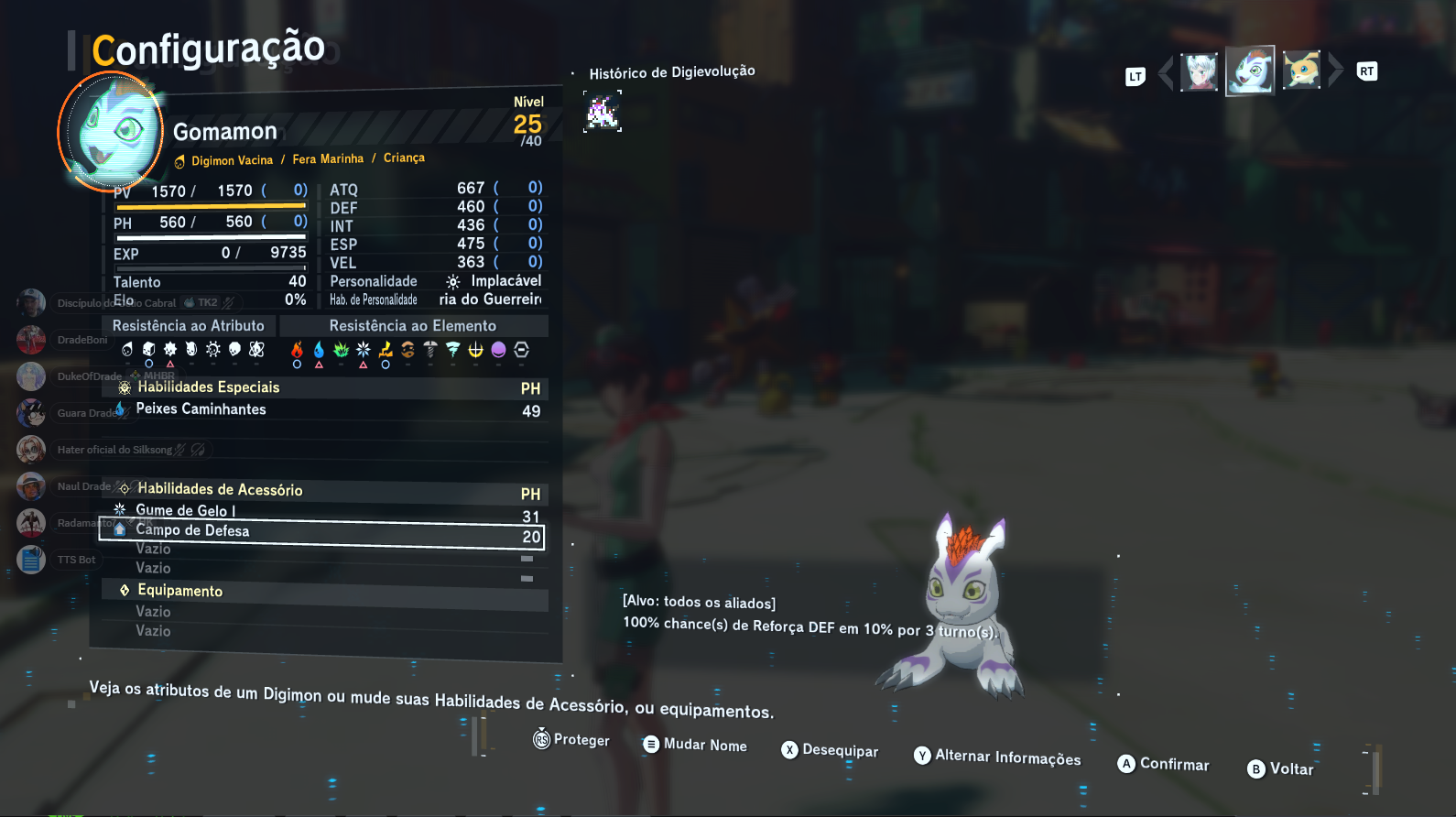
Task: Switch to the Patamon party portrait
Action: pyautogui.click(x=1301, y=71)
